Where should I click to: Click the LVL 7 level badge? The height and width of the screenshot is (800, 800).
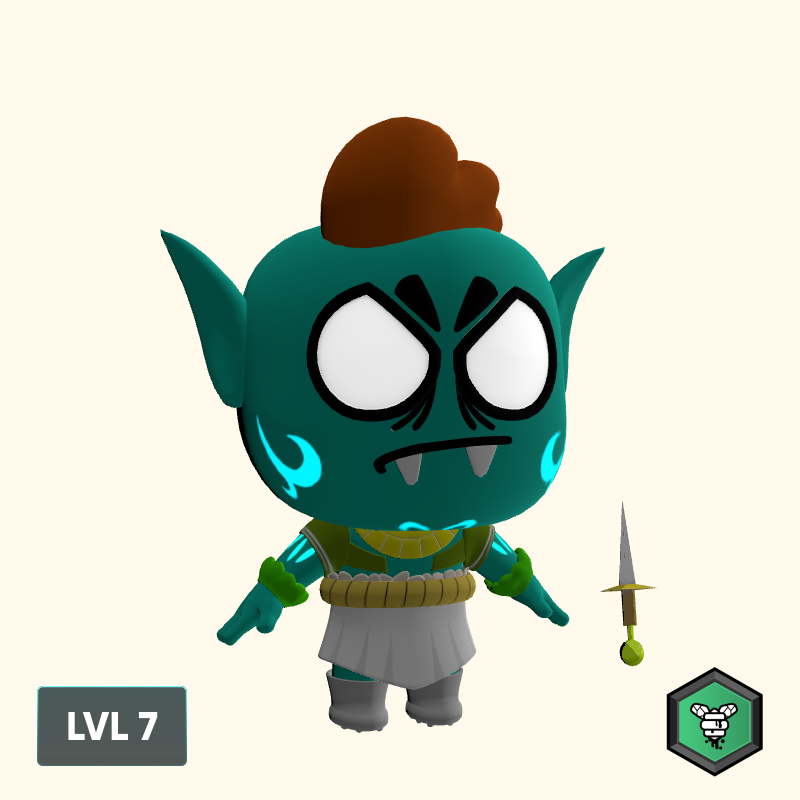coord(112,726)
